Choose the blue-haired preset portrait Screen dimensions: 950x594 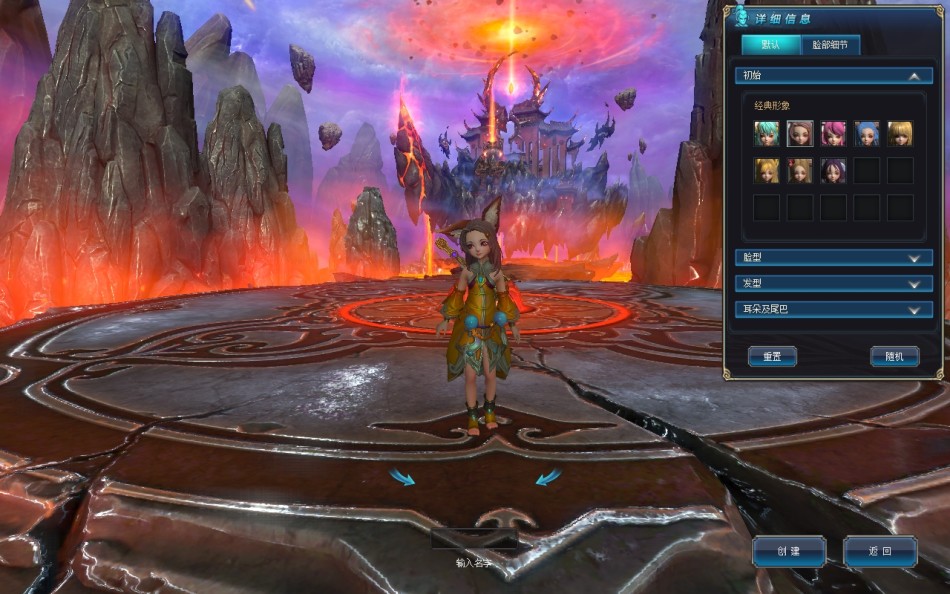[x=867, y=134]
